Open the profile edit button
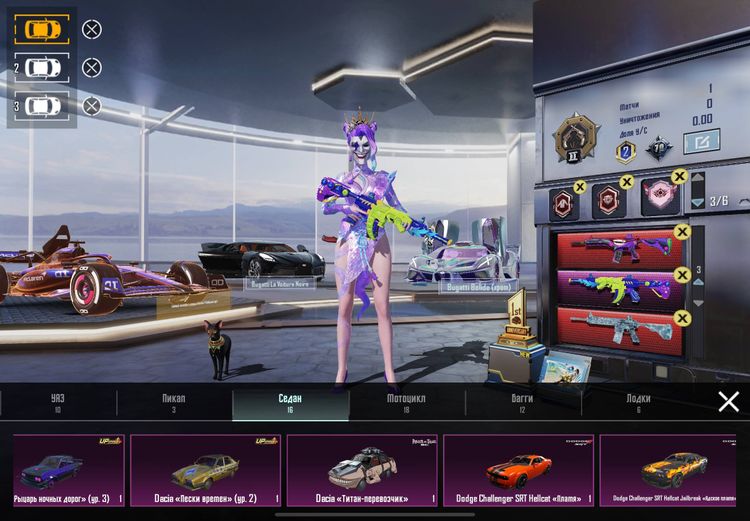Viewport: 750px width, 521px height. pyautogui.click(x=701, y=142)
